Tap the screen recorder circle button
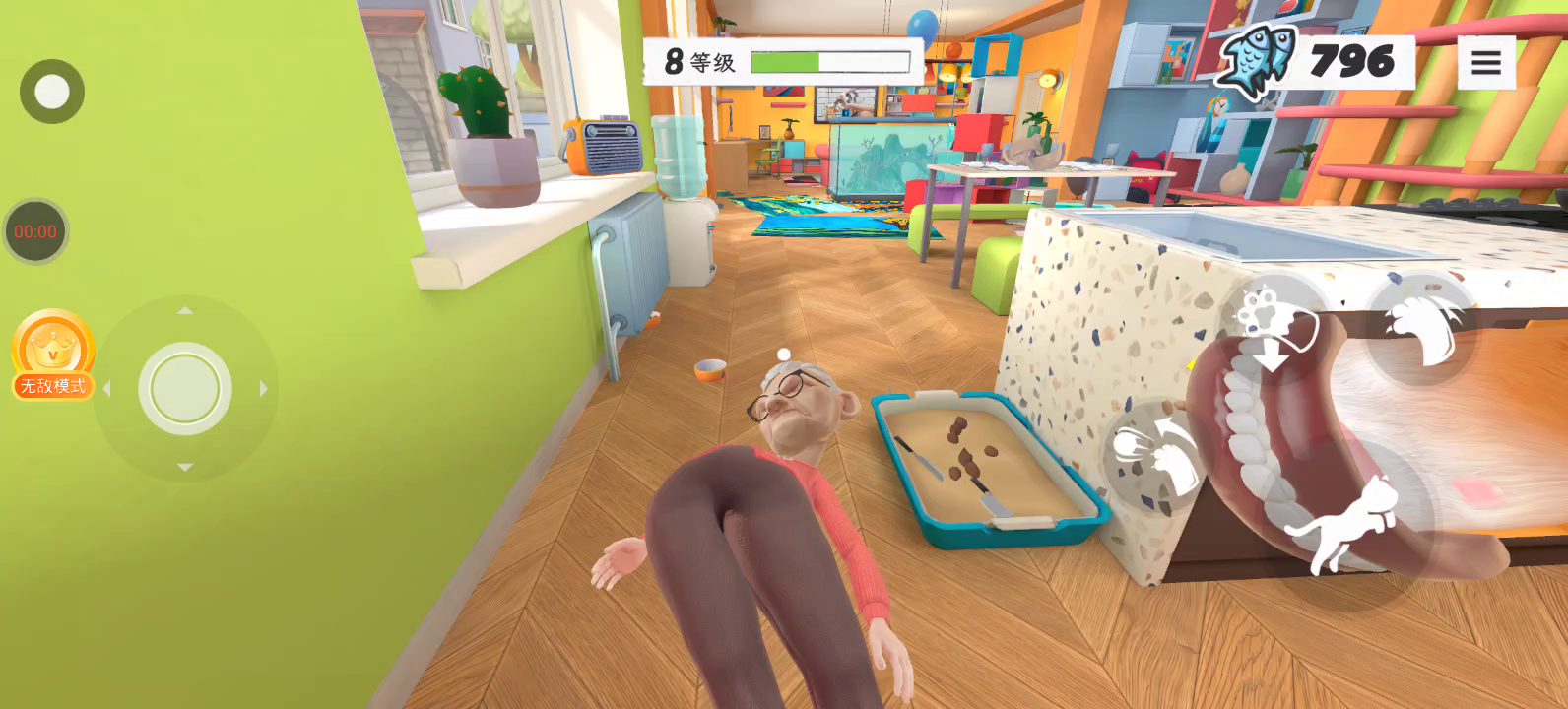The width and height of the screenshot is (1568, 709). 52,92
